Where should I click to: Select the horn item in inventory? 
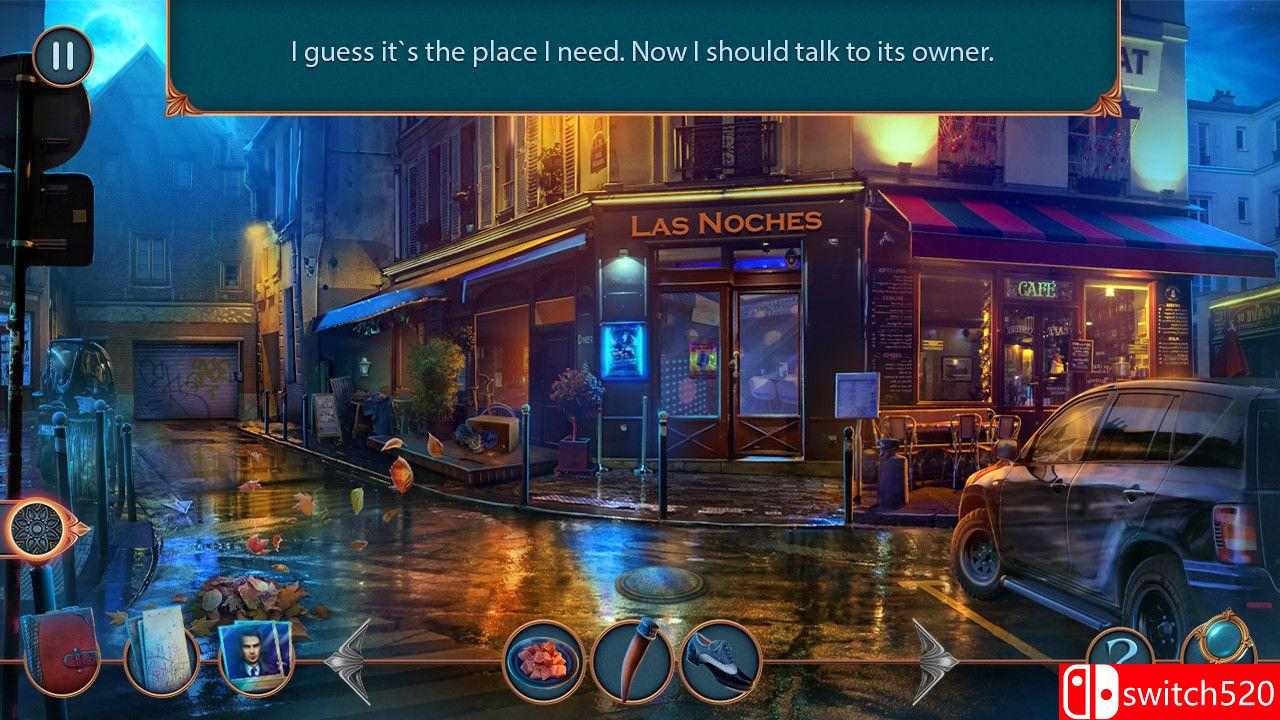(x=631, y=661)
